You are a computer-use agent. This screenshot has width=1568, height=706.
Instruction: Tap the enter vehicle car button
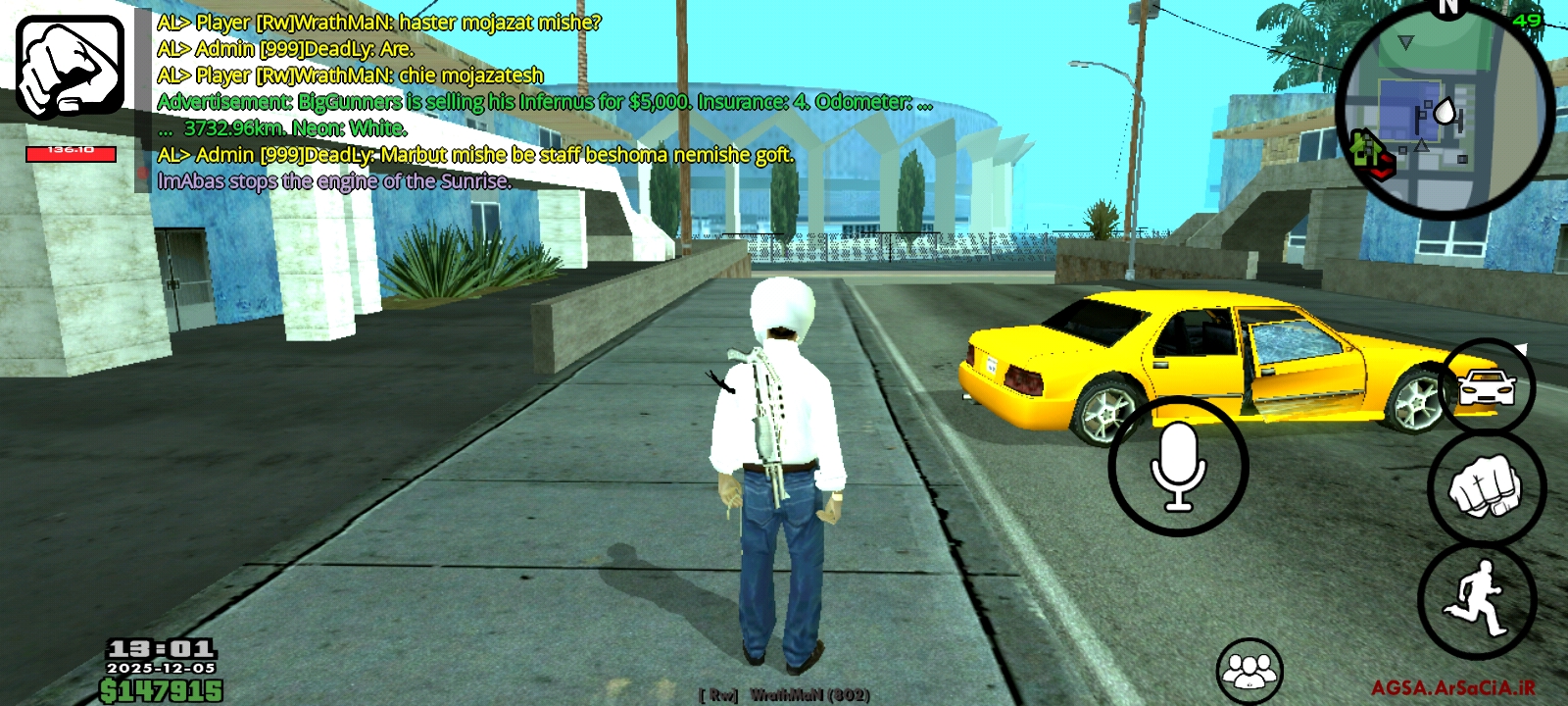1487,385
